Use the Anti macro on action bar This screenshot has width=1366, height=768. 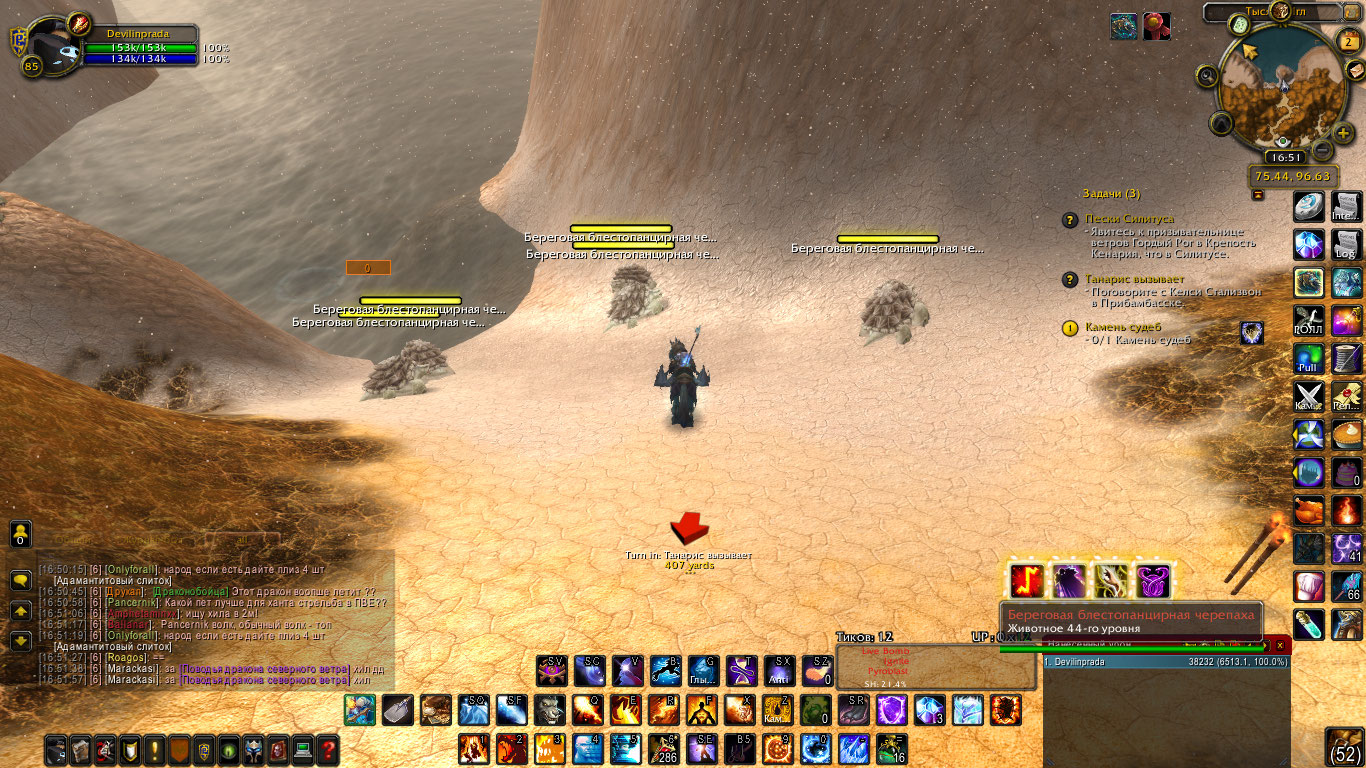pos(780,670)
